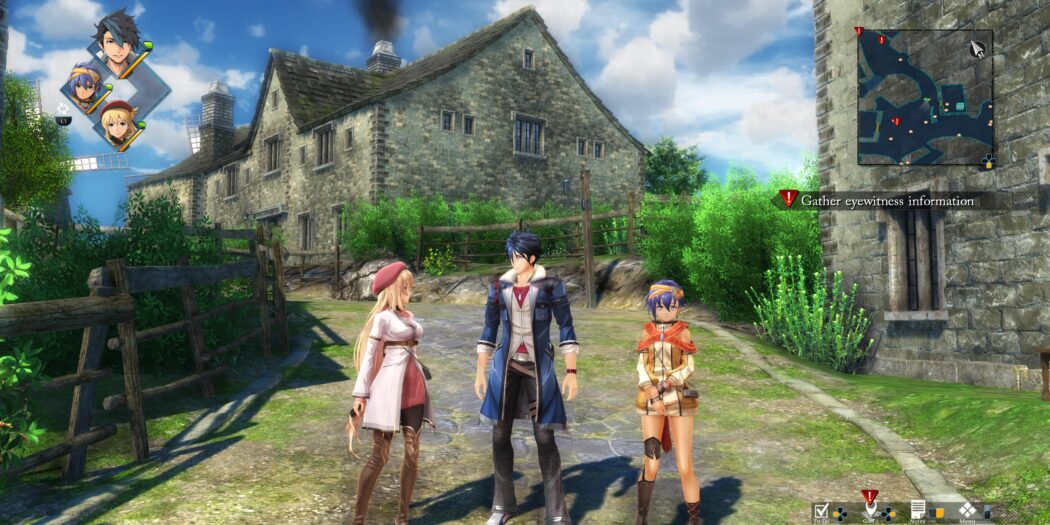Open the Menu diamond icon
This screenshot has width=1050, height=525.
tap(967, 510)
